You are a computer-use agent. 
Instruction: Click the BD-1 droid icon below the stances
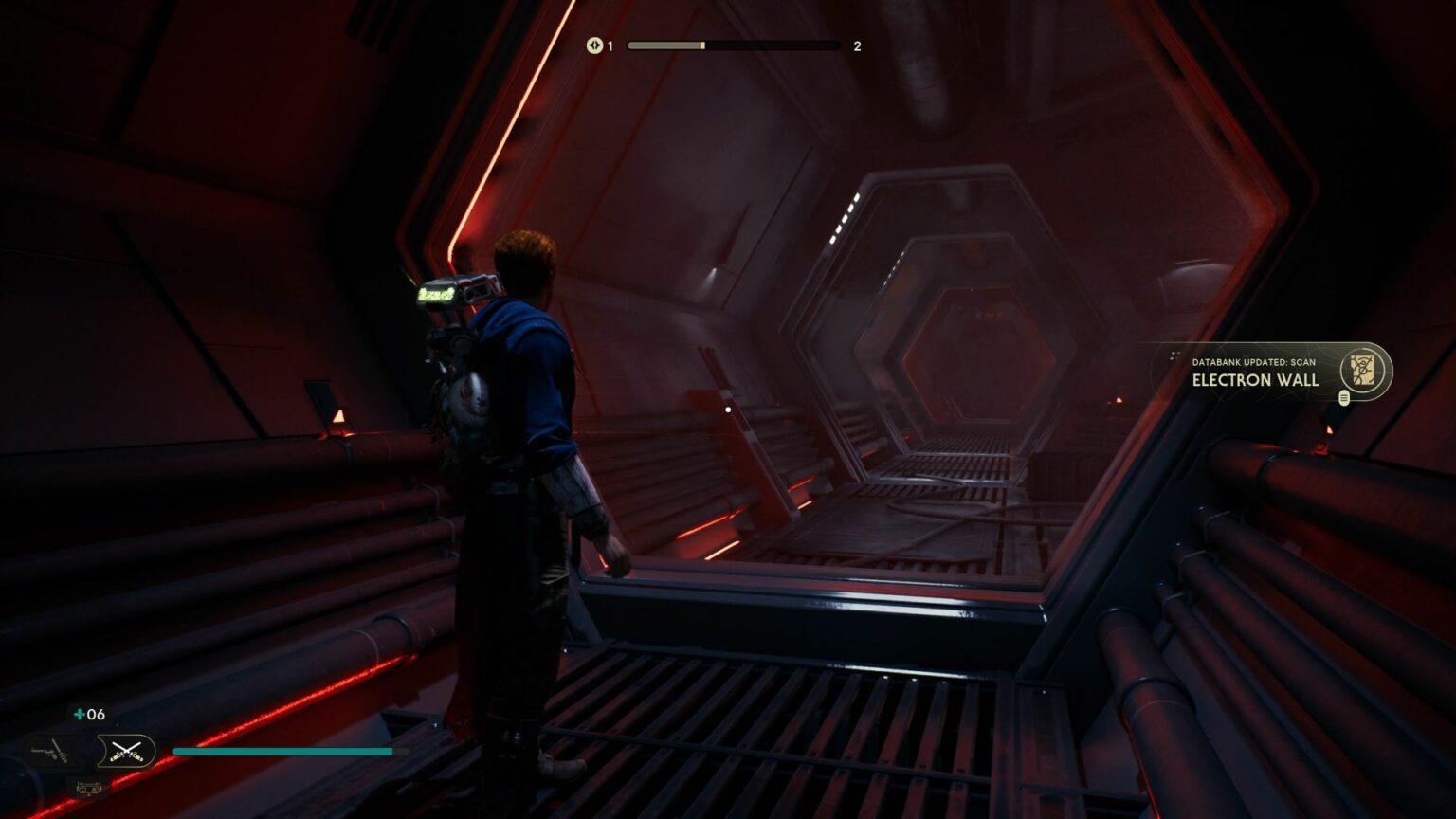pyautogui.click(x=87, y=789)
